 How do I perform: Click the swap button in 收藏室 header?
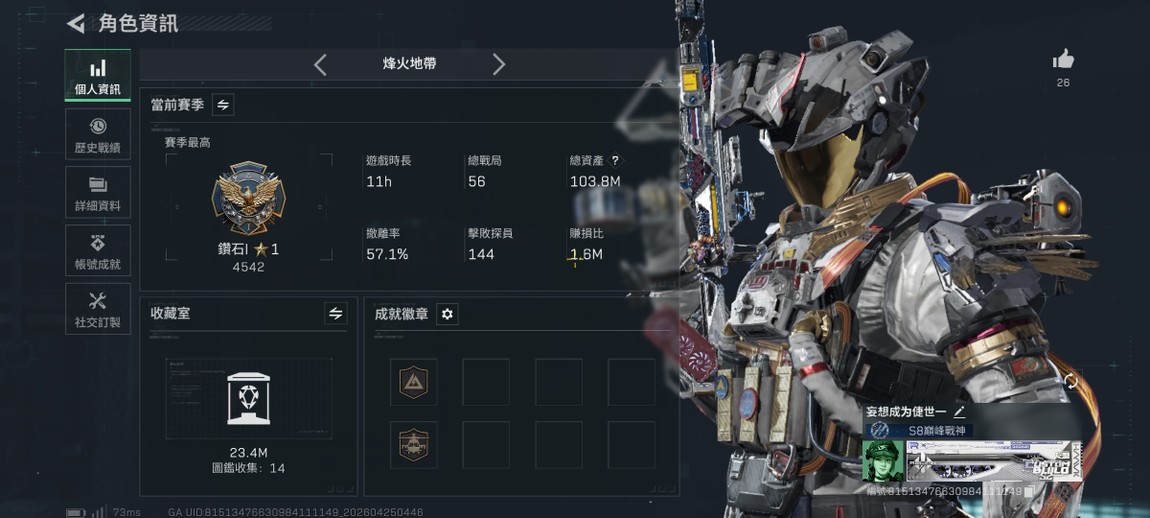336,314
